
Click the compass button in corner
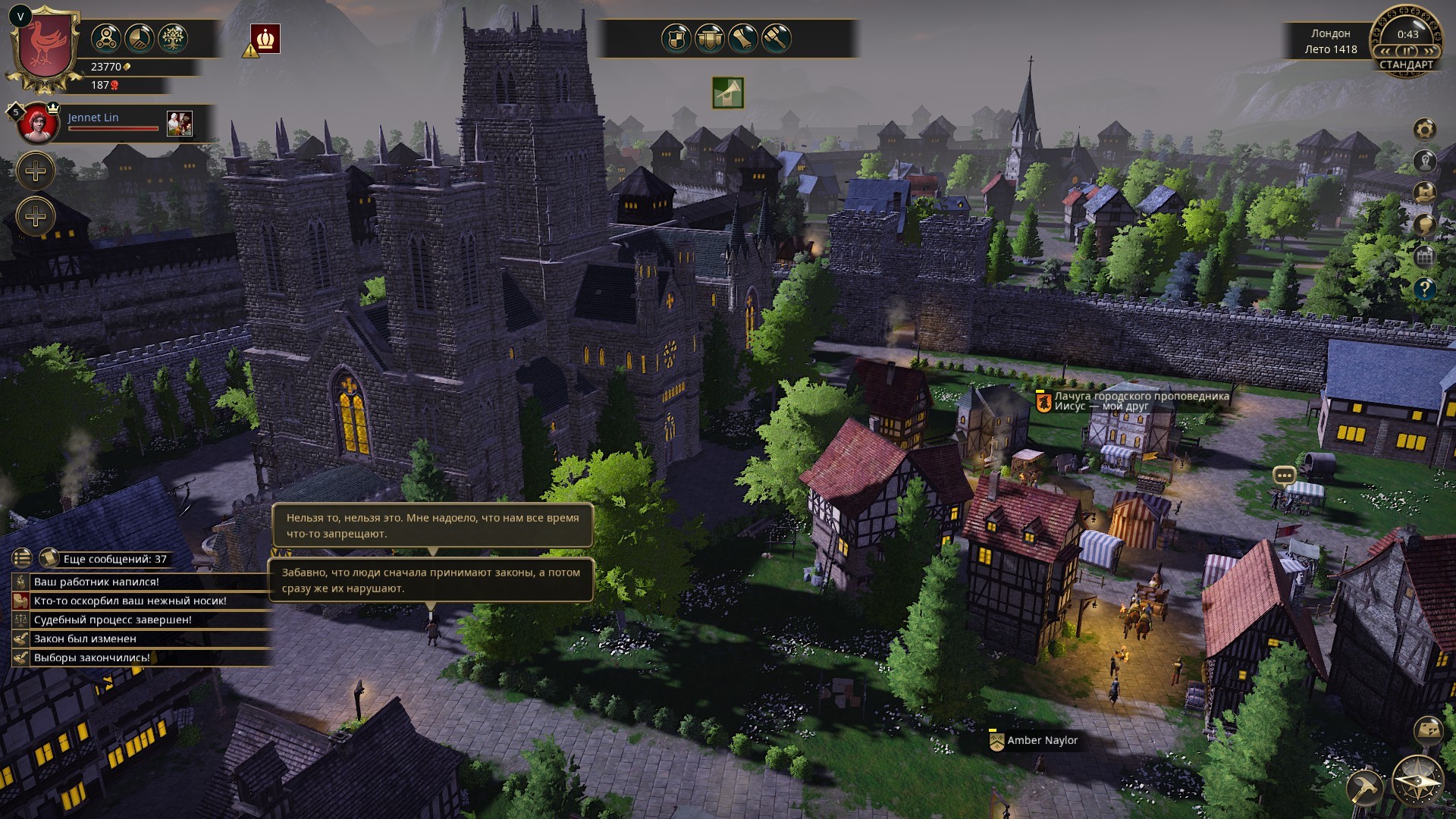click(1417, 781)
